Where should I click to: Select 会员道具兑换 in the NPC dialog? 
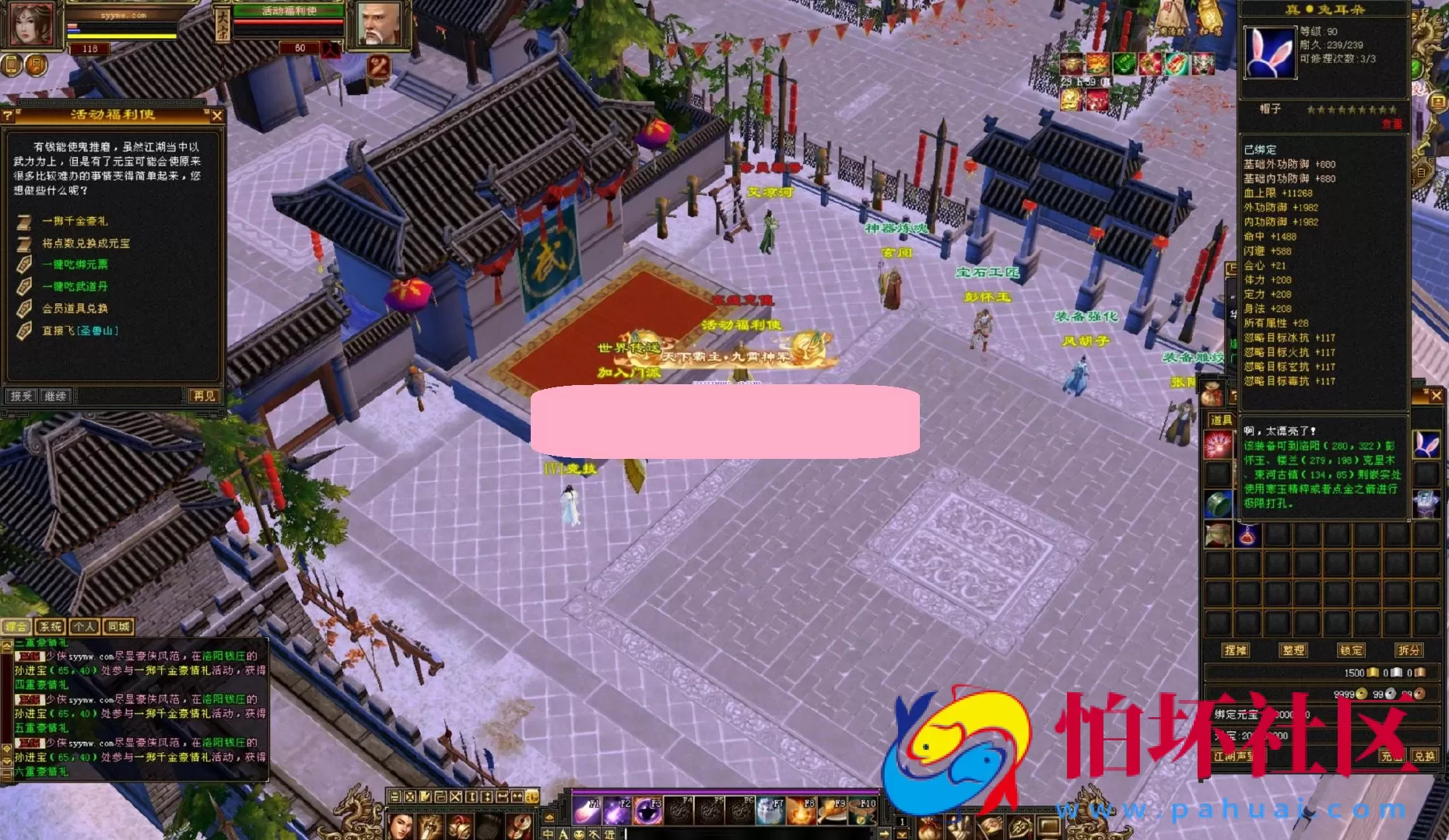pyautogui.click(x=72, y=308)
